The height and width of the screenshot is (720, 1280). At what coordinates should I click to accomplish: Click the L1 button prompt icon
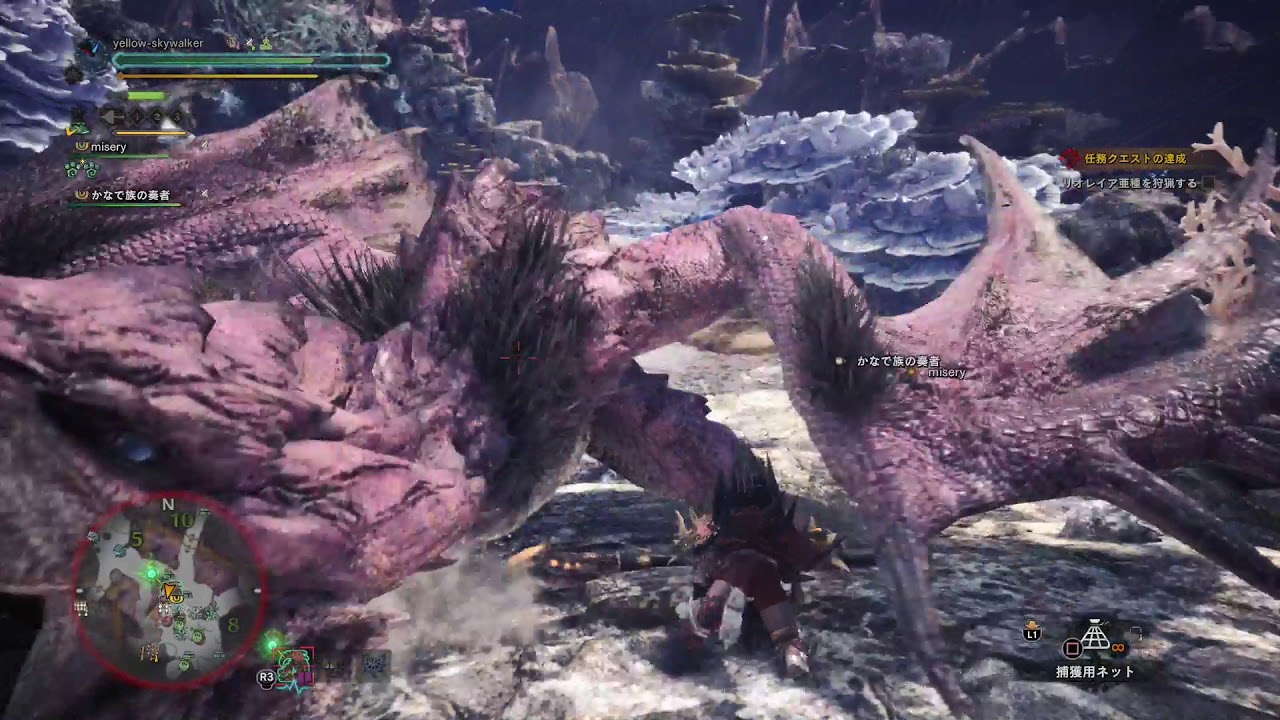[x=1031, y=634]
